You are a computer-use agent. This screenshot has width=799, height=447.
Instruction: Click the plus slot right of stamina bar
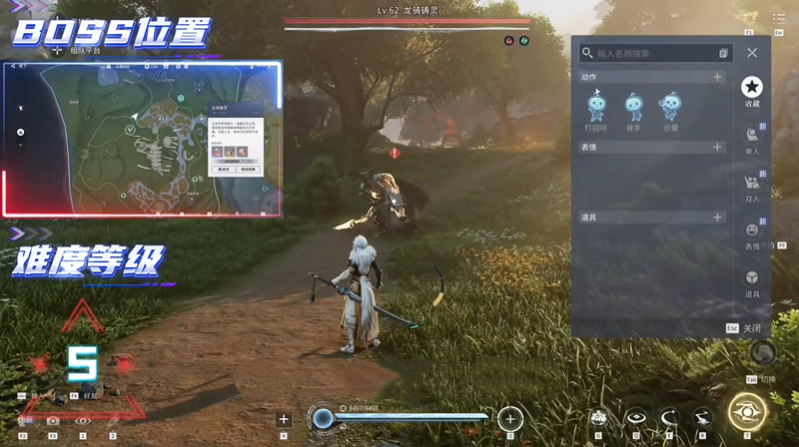(510, 418)
